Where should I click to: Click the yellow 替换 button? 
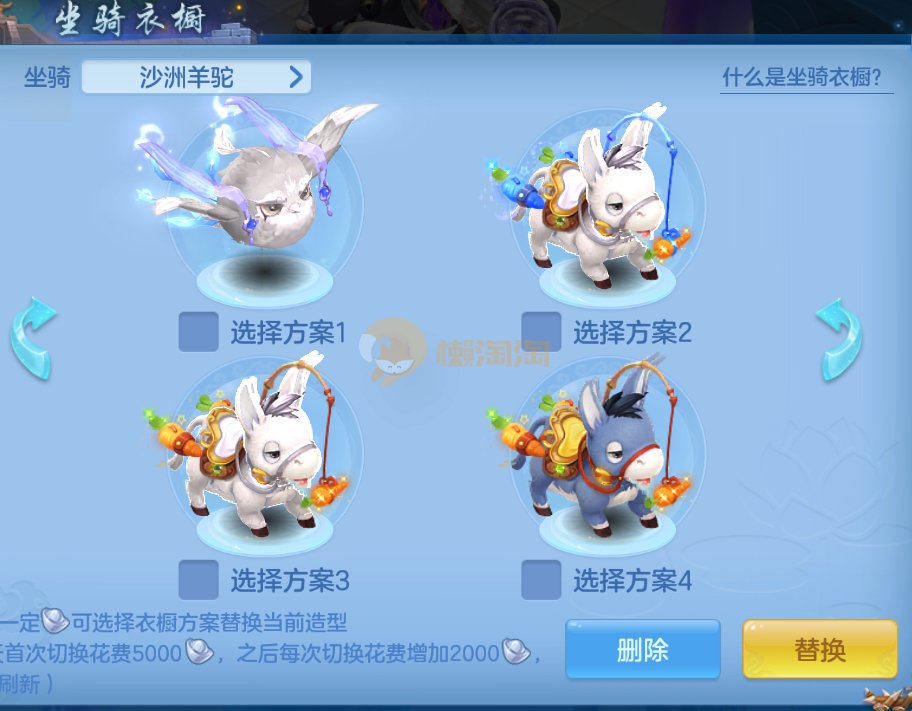819,650
